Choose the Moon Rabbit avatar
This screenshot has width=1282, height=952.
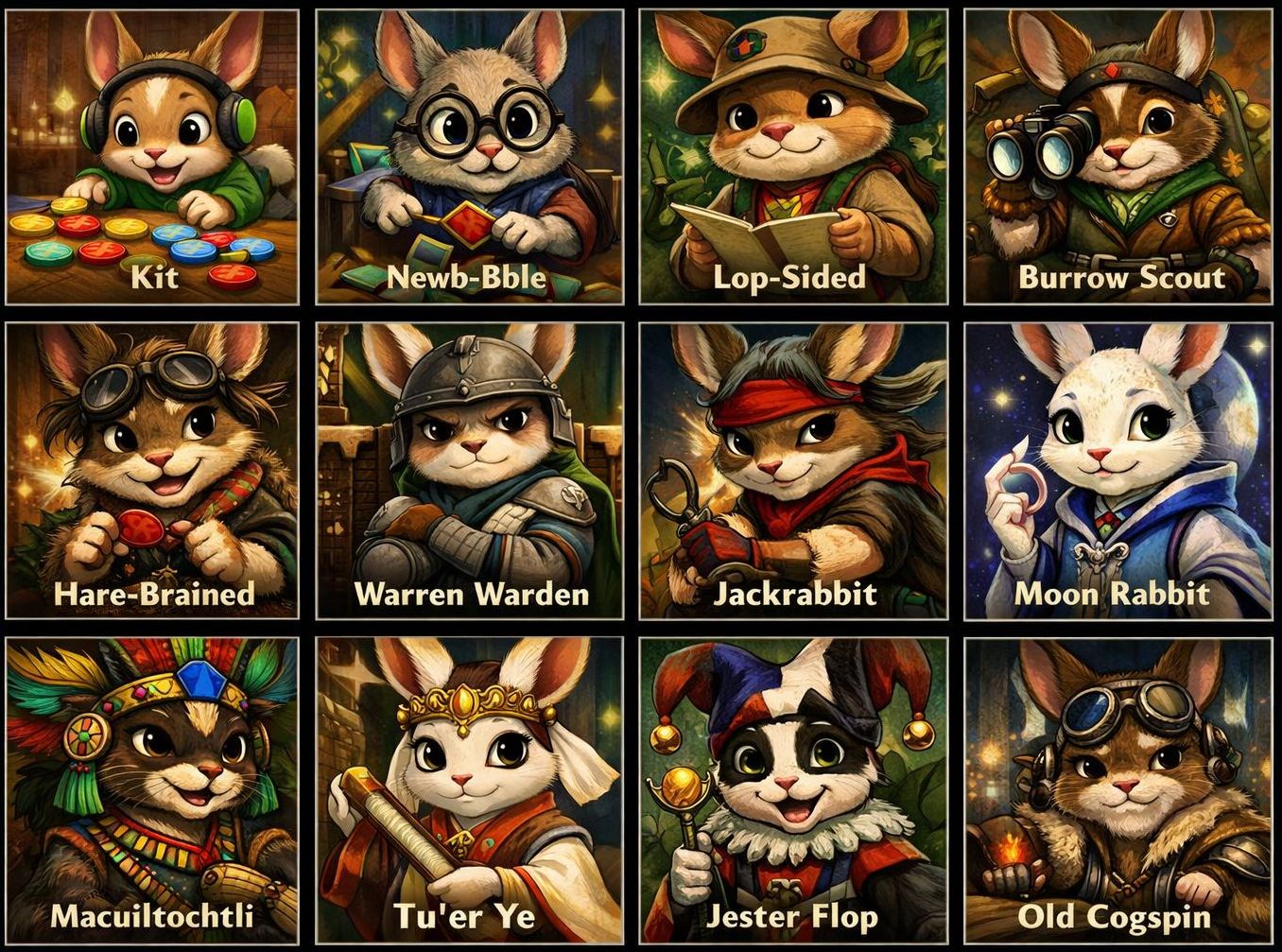coord(1117,471)
